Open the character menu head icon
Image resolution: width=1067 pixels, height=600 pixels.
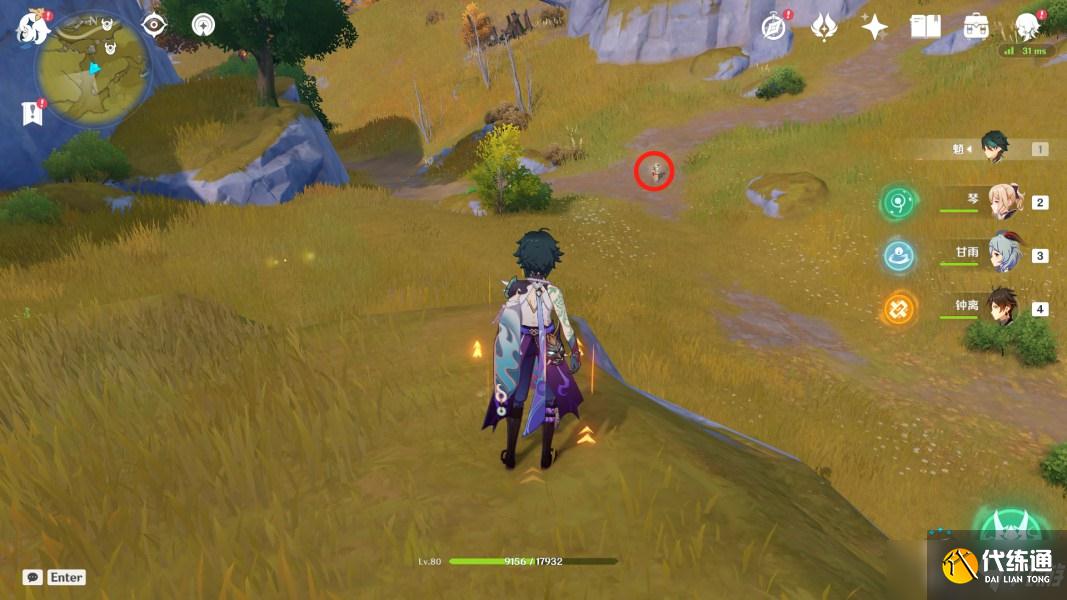tap(1026, 27)
